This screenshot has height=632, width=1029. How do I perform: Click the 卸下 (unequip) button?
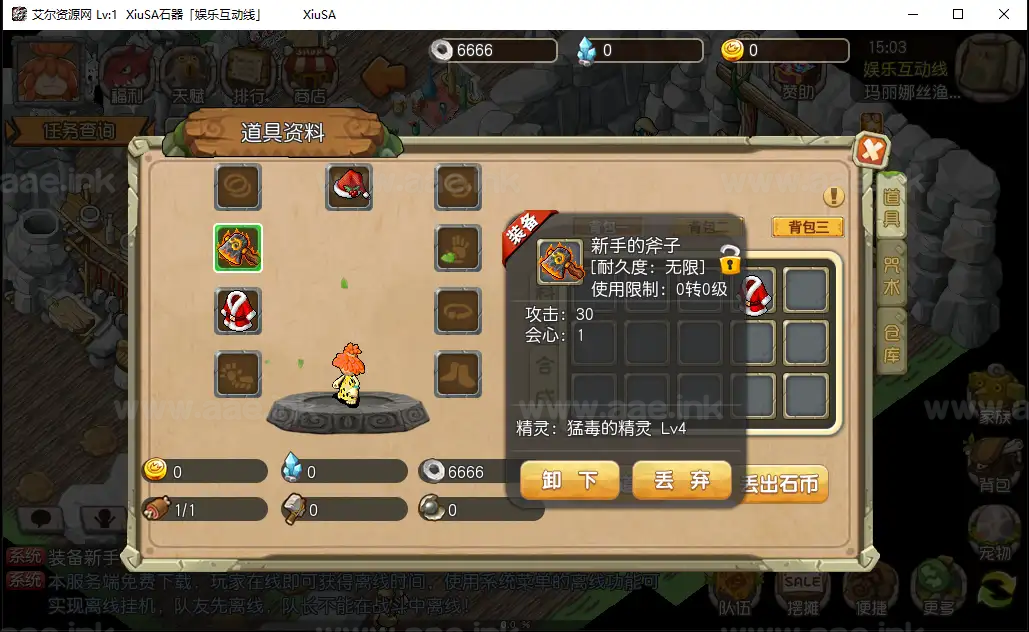(x=569, y=480)
